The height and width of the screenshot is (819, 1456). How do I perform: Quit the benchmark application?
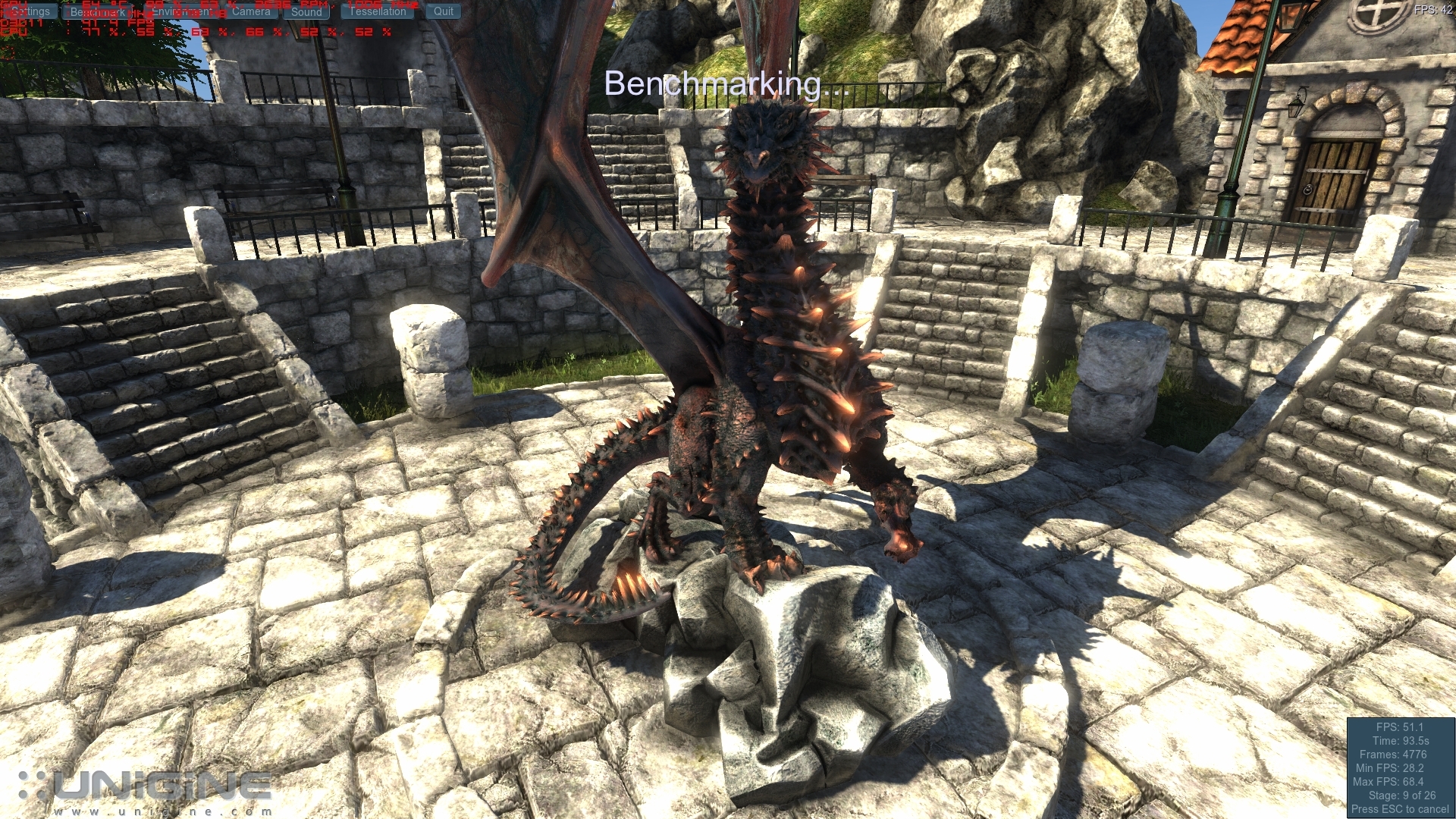tap(444, 11)
